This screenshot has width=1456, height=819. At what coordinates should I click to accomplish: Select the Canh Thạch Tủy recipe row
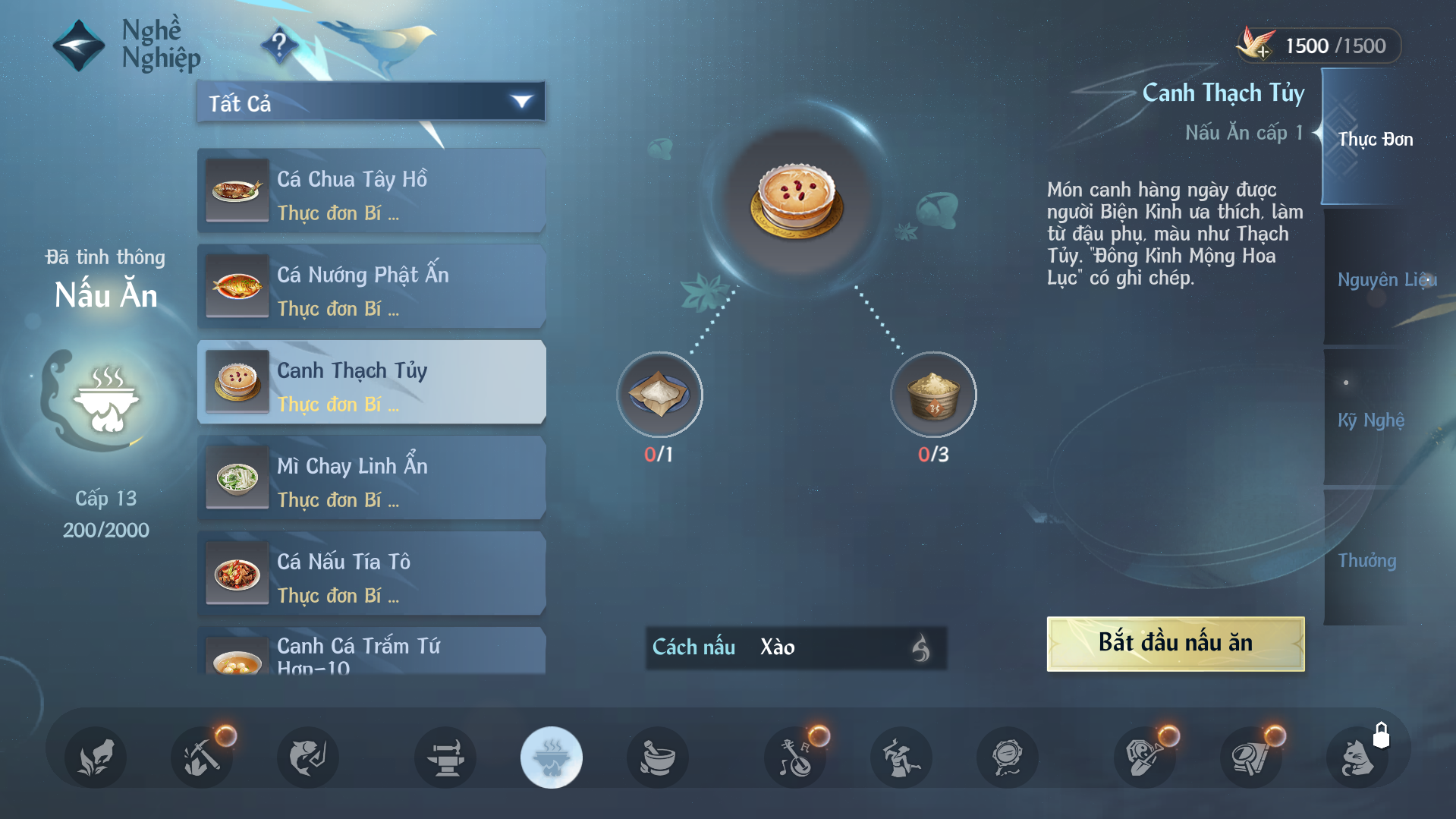371,382
